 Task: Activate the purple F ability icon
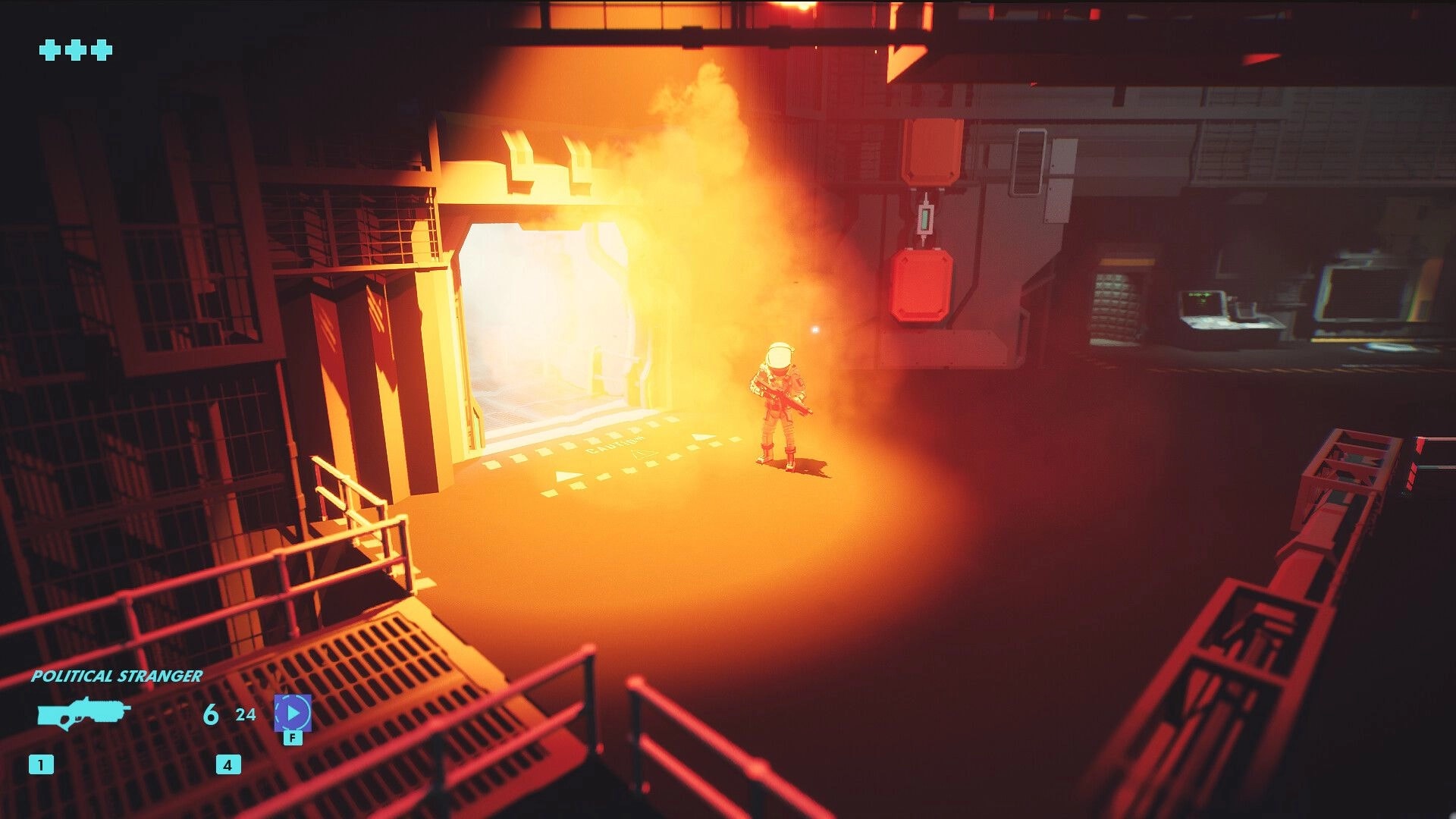(293, 711)
